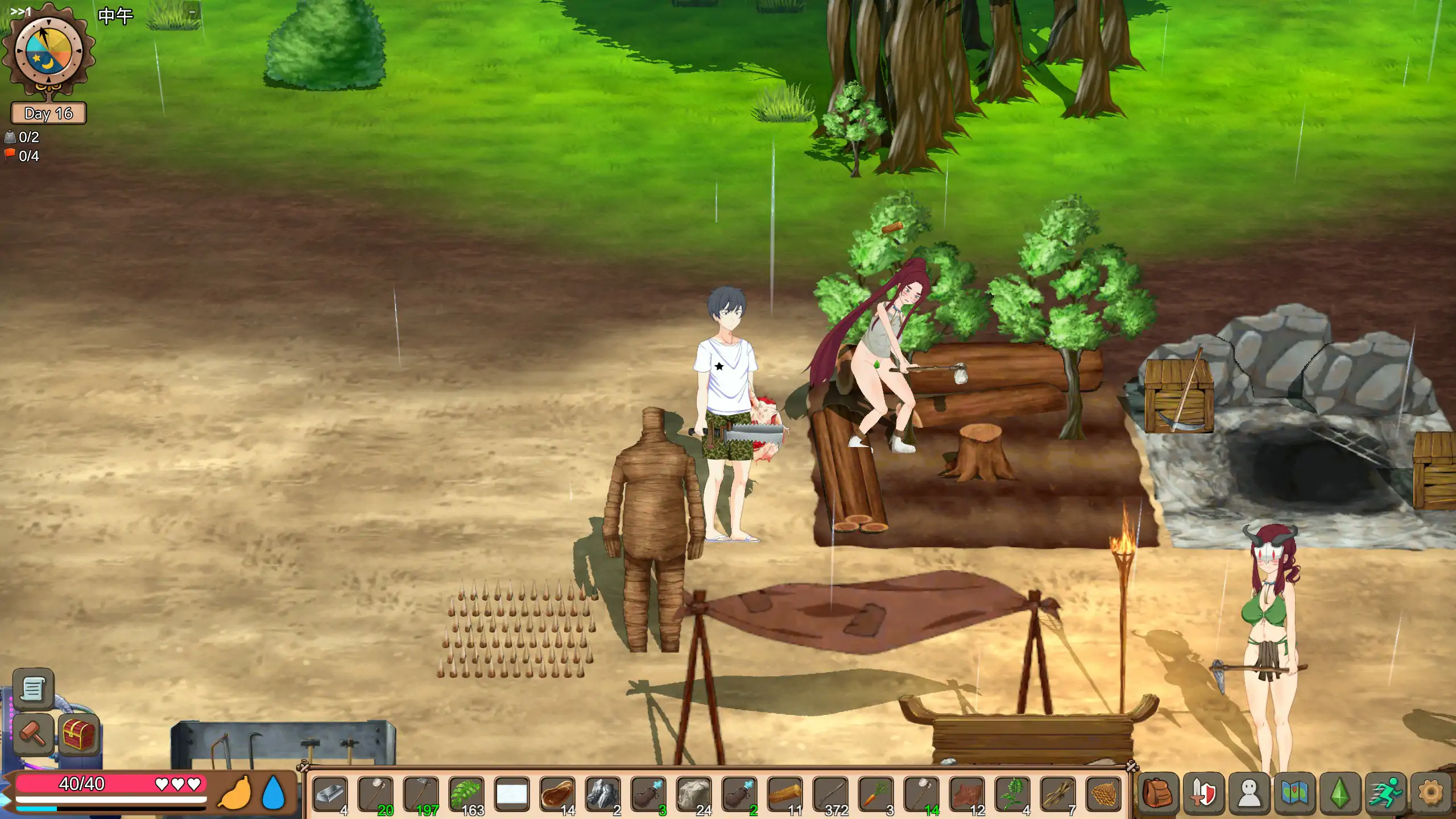This screenshot has height=819, width=1456.
Task: Open the world map
Action: 1294,793
